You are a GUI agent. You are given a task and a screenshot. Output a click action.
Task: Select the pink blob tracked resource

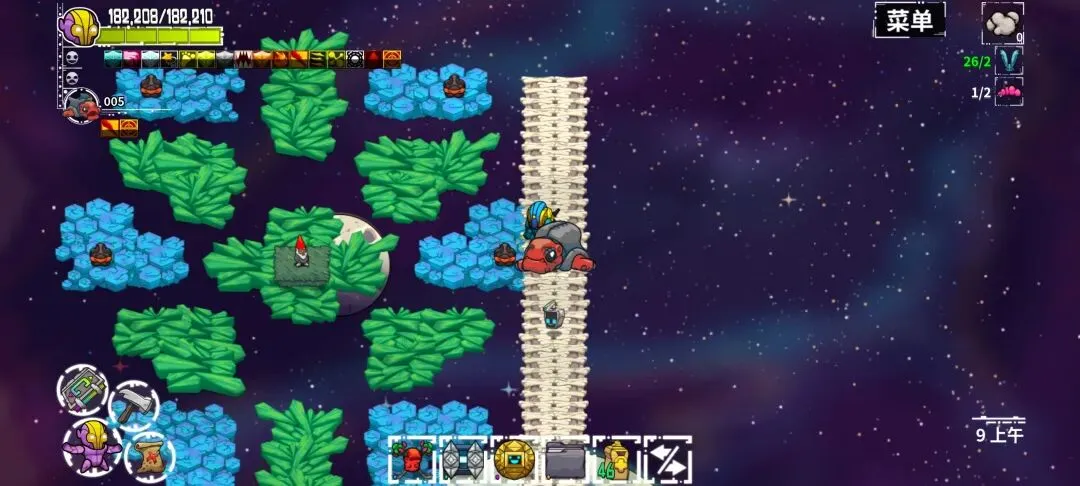(x=1008, y=92)
